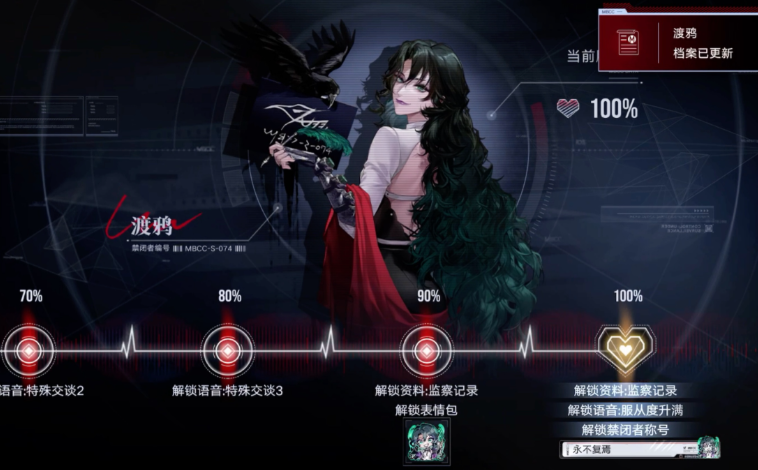Open the 渡鸦 档案已更新 notification

(679, 42)
